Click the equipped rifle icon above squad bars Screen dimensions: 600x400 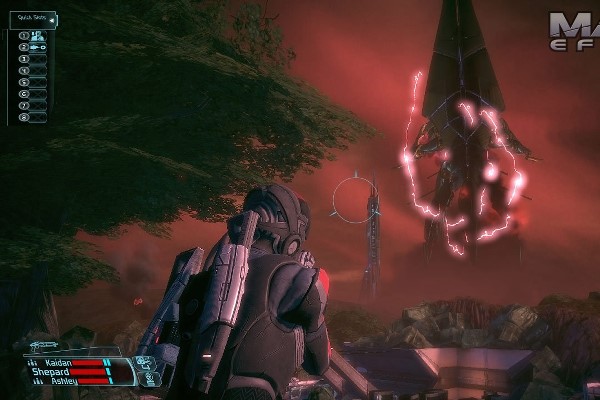pos(45,345)
